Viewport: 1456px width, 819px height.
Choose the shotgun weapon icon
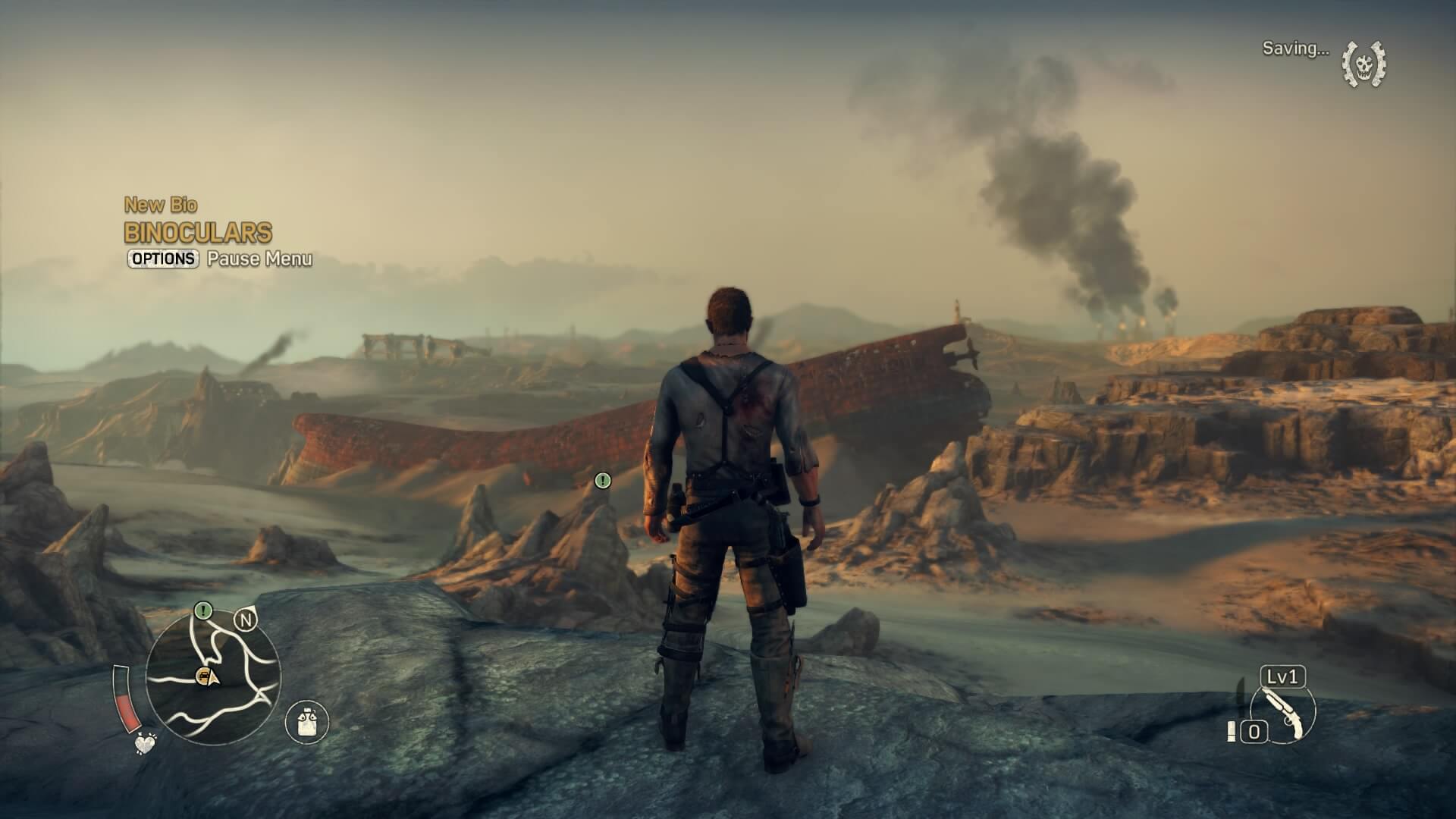point(1283,713)
